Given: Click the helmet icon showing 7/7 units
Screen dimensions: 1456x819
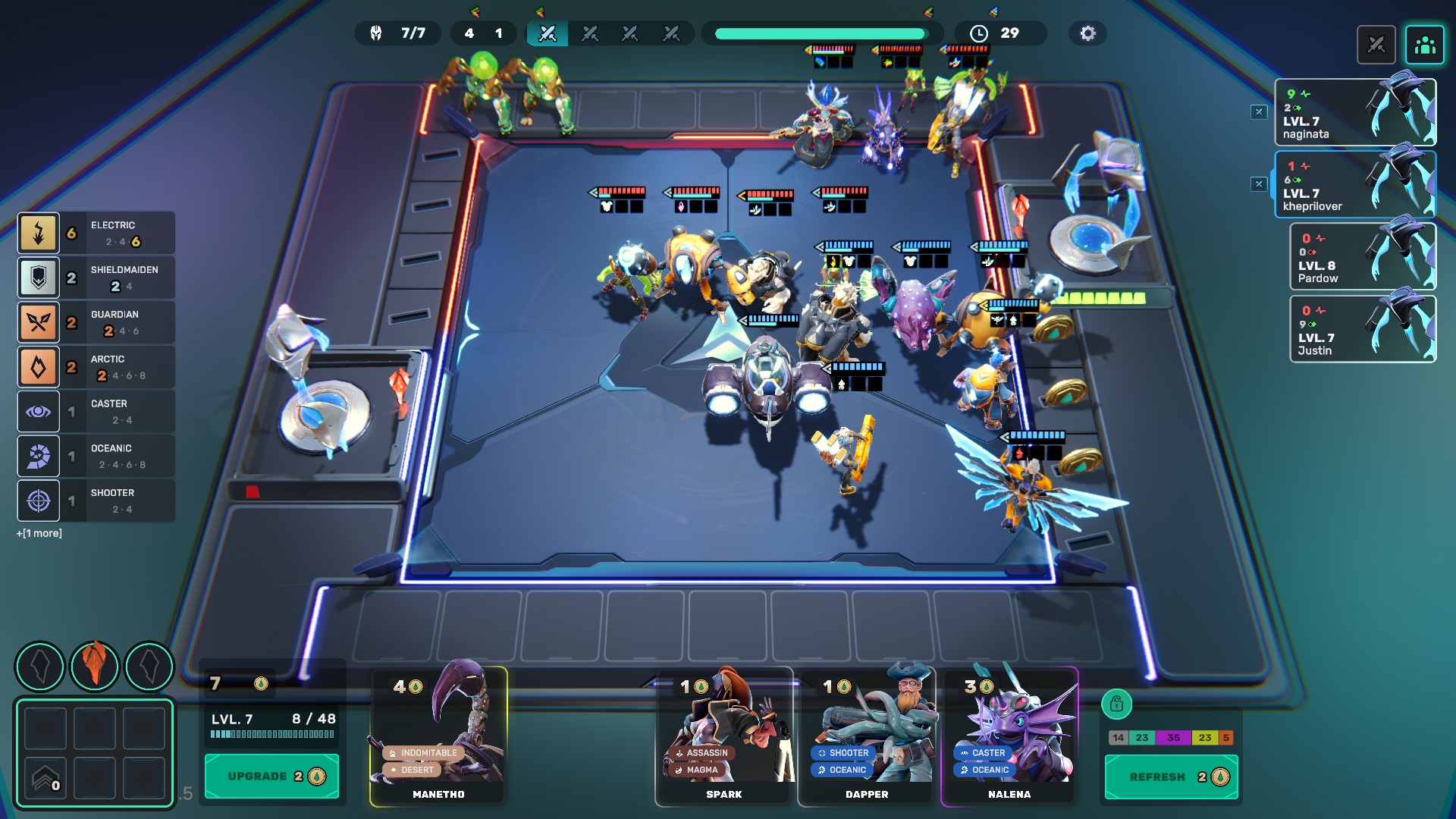Looking at the screenshot, I should click(x=397, y=33).
